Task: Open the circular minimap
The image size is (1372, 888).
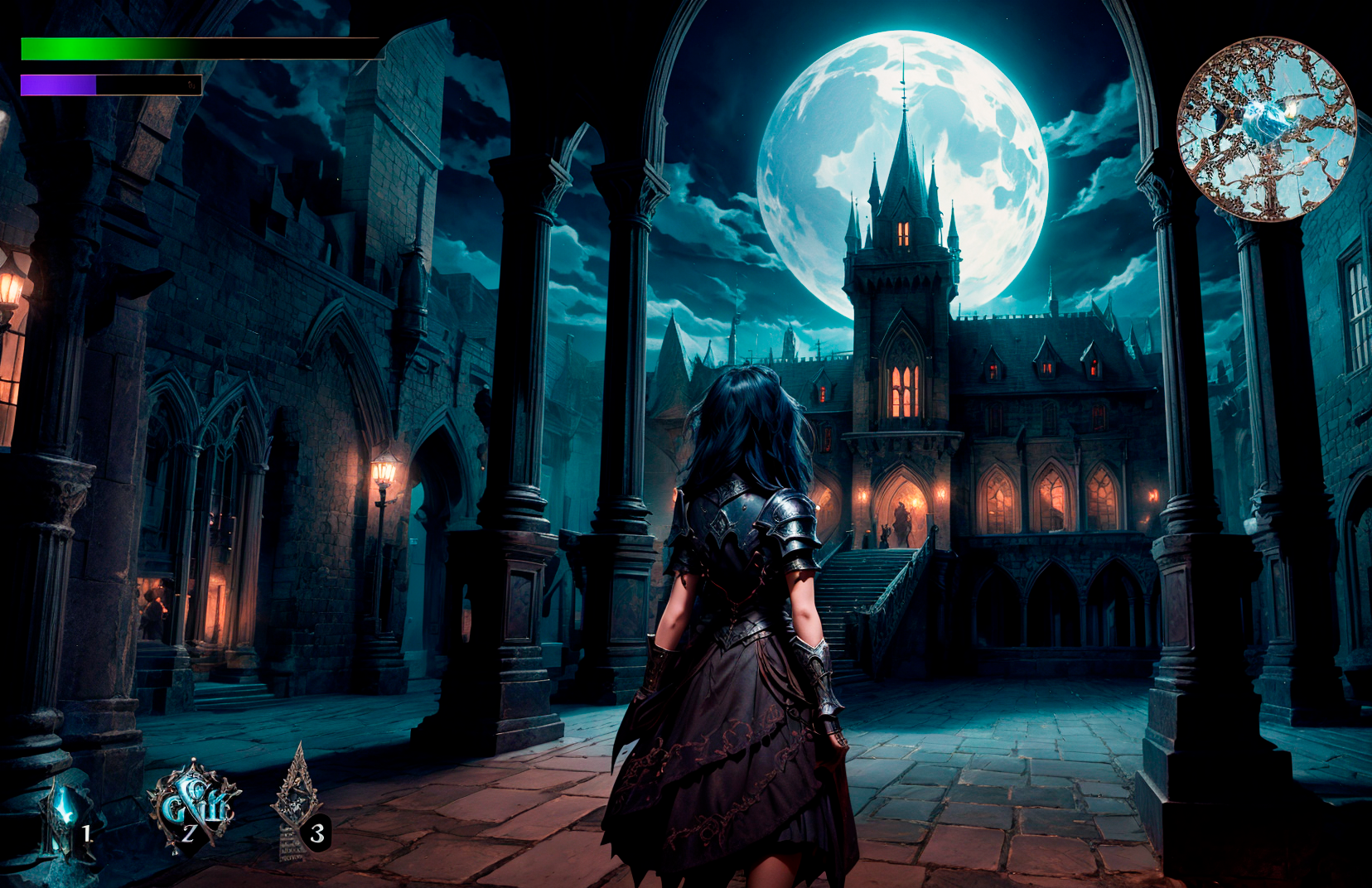Action: (x=1265, y=129)
